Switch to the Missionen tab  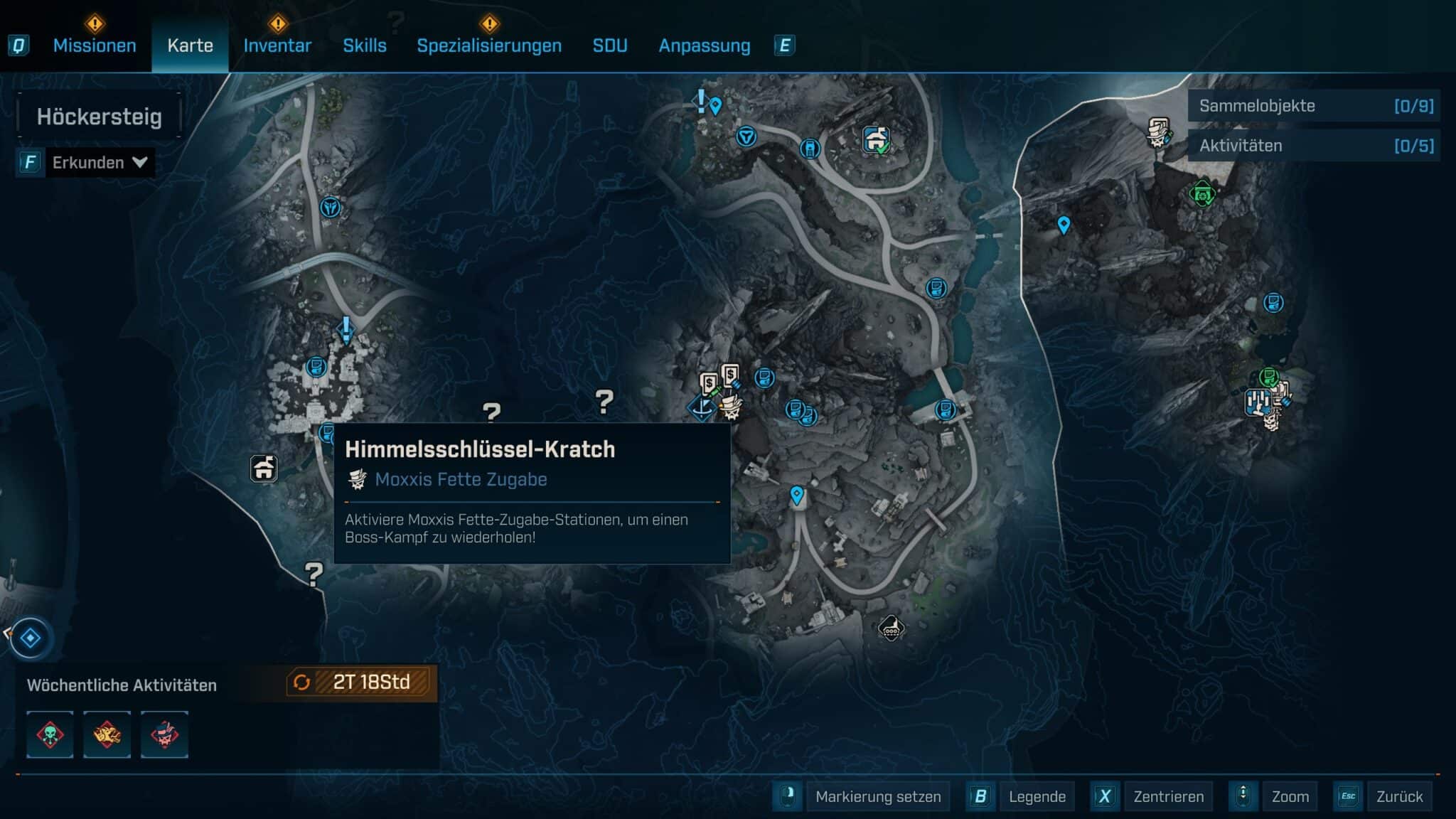(95, 45)
